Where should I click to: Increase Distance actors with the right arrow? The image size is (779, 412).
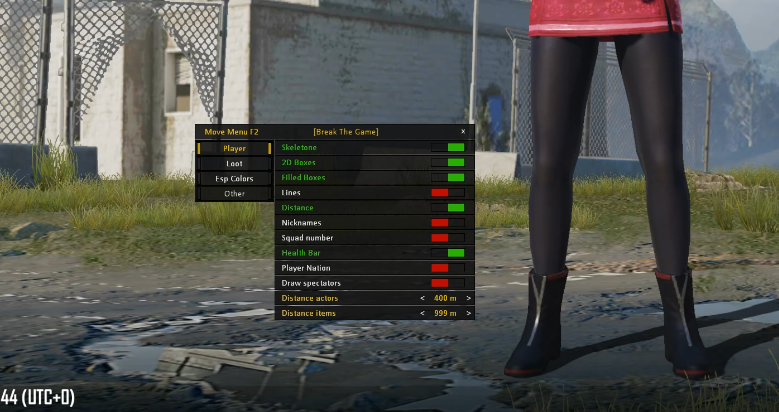(468, 298)
